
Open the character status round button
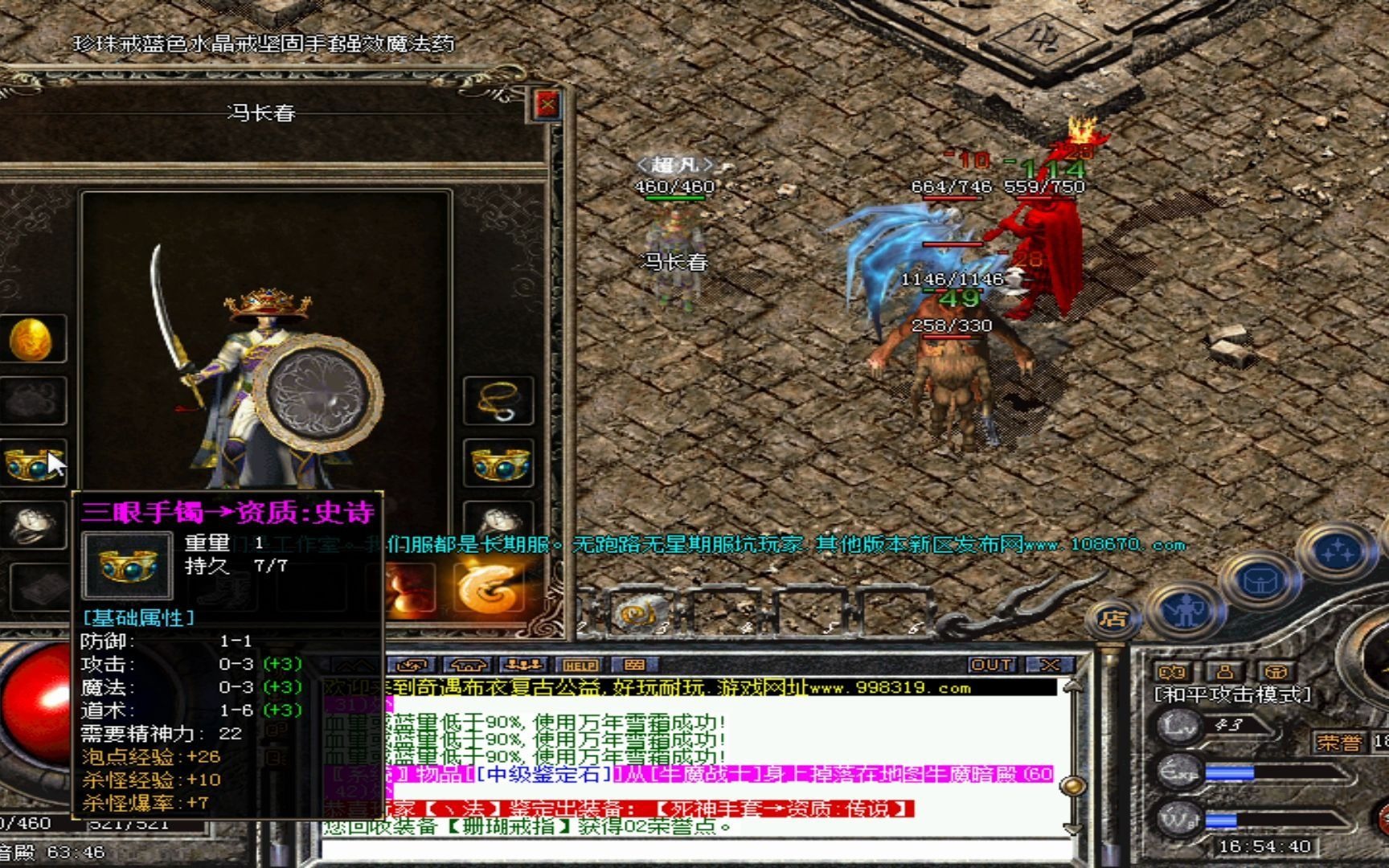(x=1185, y=608)
